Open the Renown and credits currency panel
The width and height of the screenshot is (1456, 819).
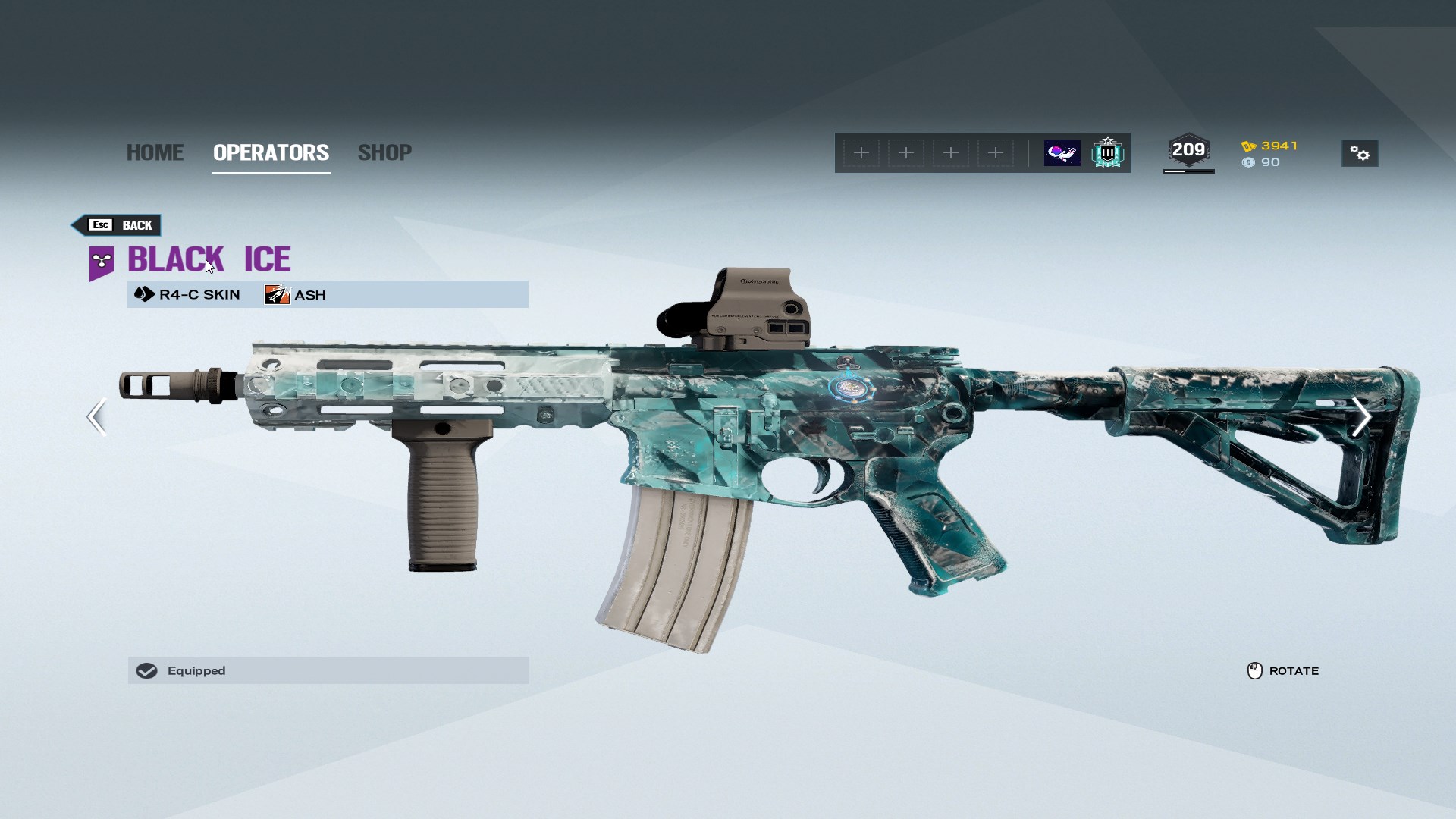click(1270, 154)
